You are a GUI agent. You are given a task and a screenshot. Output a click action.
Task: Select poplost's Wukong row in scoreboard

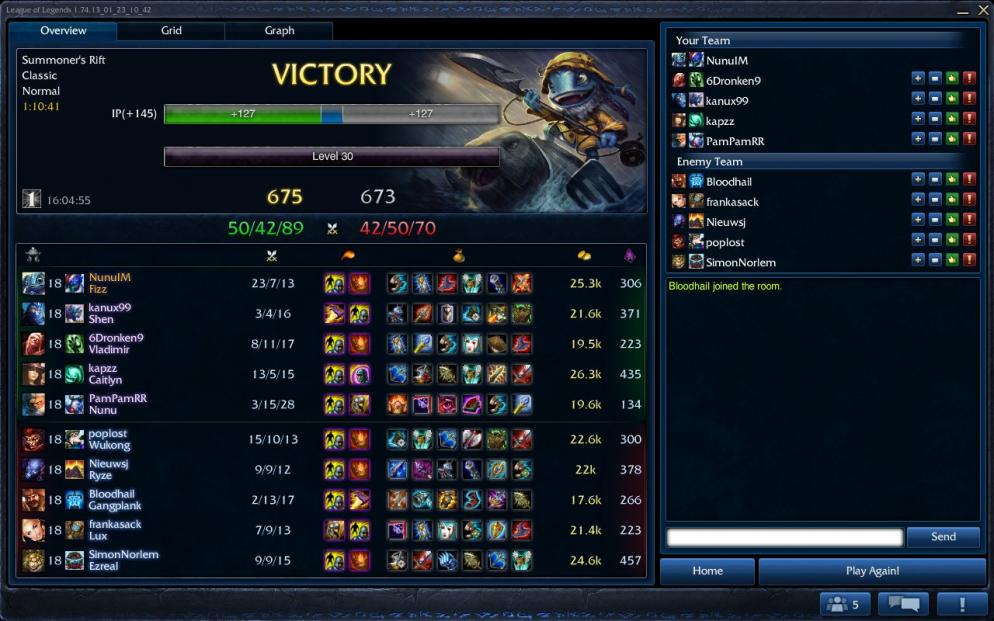330,439
